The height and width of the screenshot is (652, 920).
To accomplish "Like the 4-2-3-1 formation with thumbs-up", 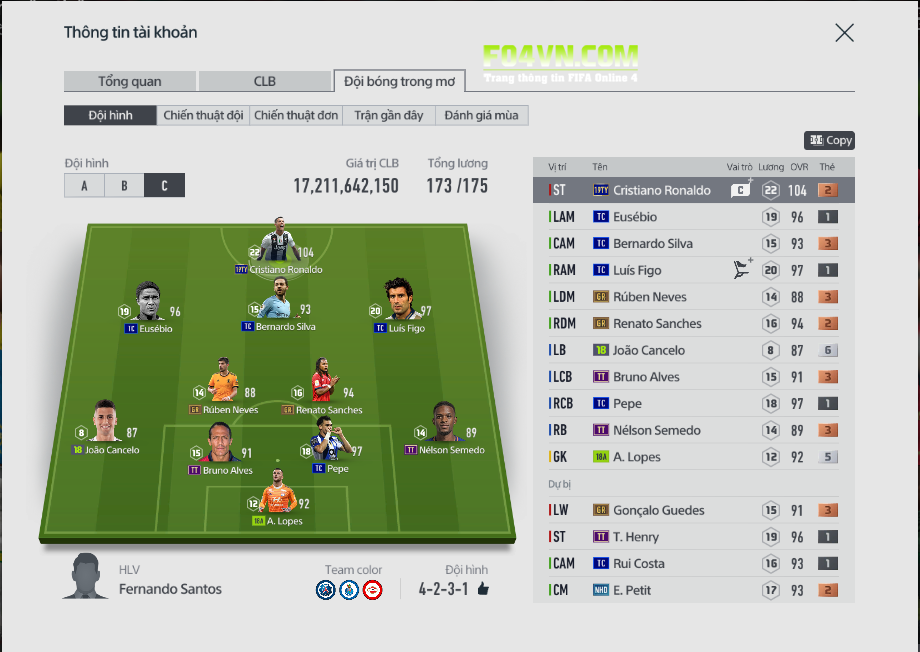I will coord(483,589).
